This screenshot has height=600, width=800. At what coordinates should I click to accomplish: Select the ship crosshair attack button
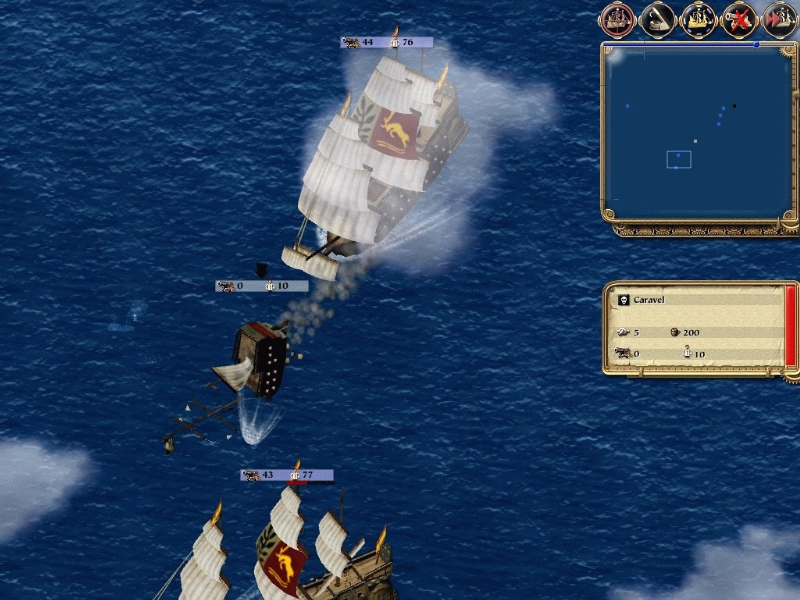pos(617,17)
